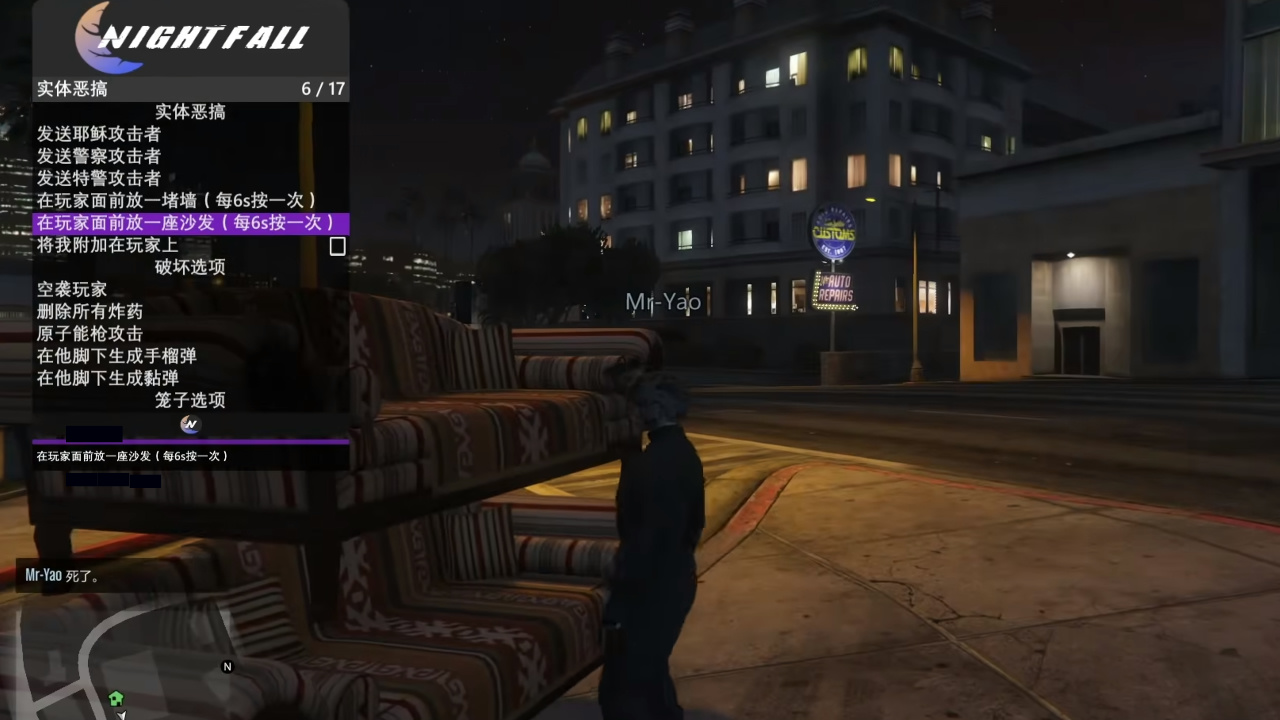Viewport: 1280px width, 720px height.
Task: Select 删除所有炸药 entry
Action: (90, 311)
